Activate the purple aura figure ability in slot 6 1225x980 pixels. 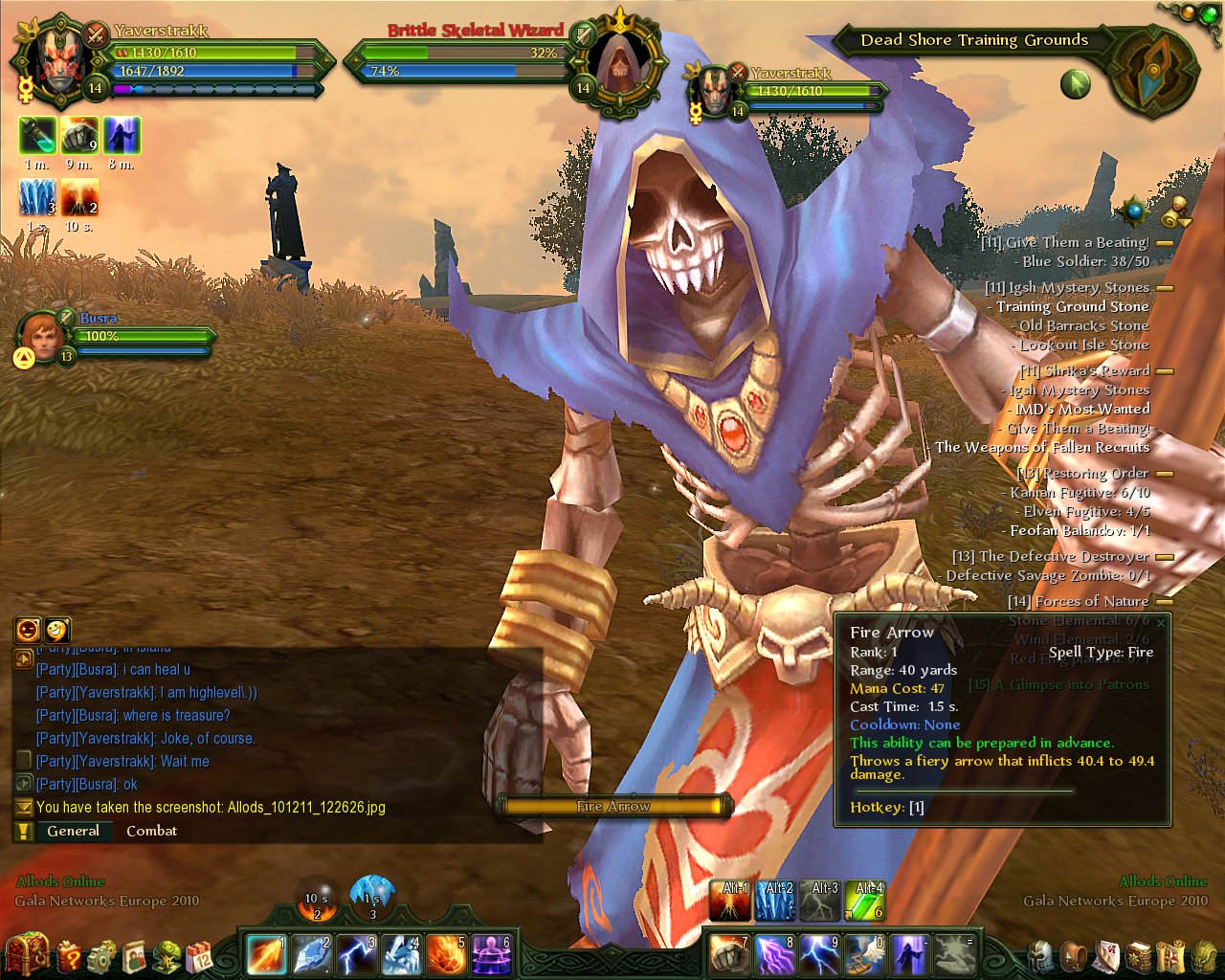pos(492,954)
